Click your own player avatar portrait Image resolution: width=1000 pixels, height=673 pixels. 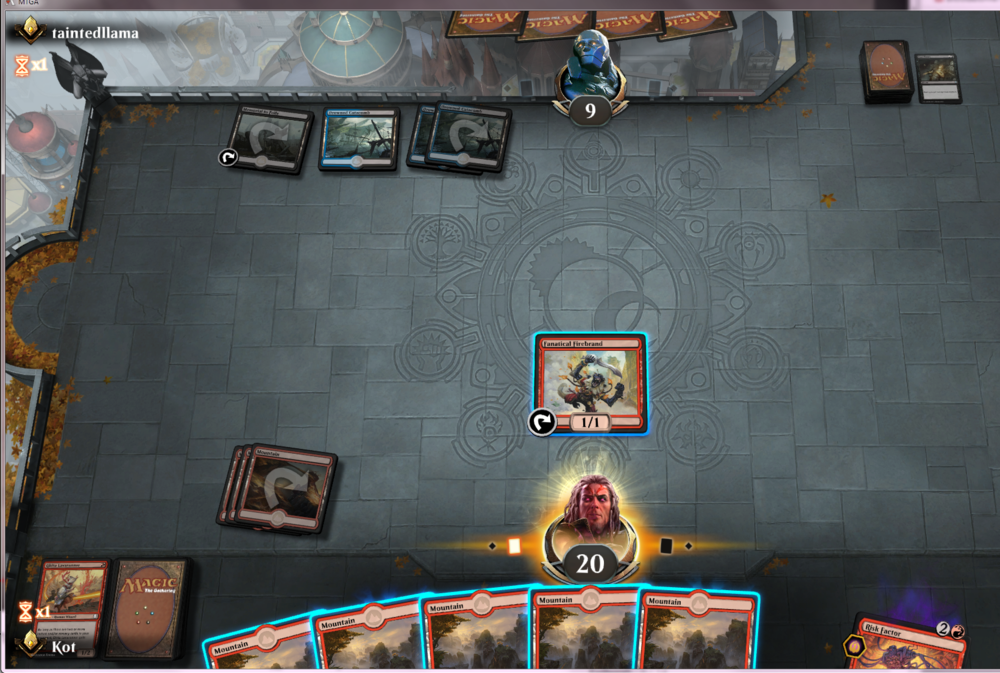click(x=590, y=511)
